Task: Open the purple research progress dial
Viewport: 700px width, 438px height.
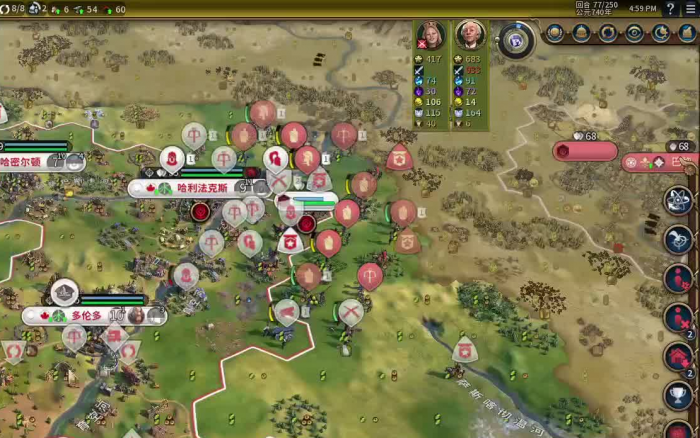Action: coord(516,39)
